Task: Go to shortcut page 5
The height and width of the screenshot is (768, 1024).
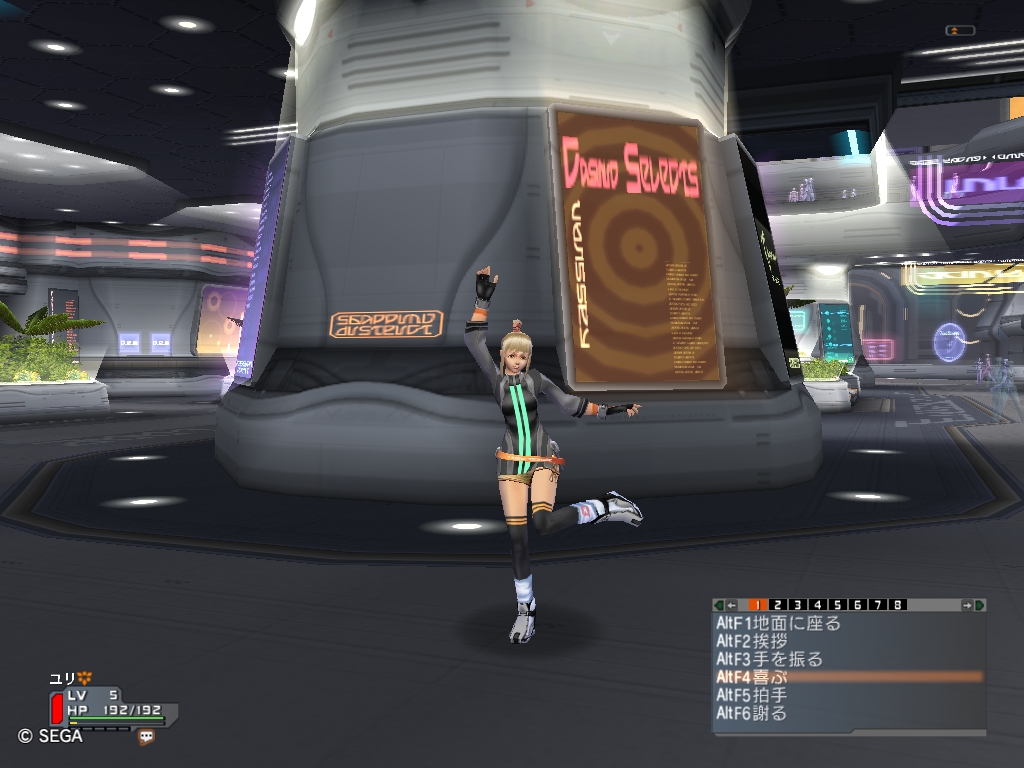Action: point(838,605)
